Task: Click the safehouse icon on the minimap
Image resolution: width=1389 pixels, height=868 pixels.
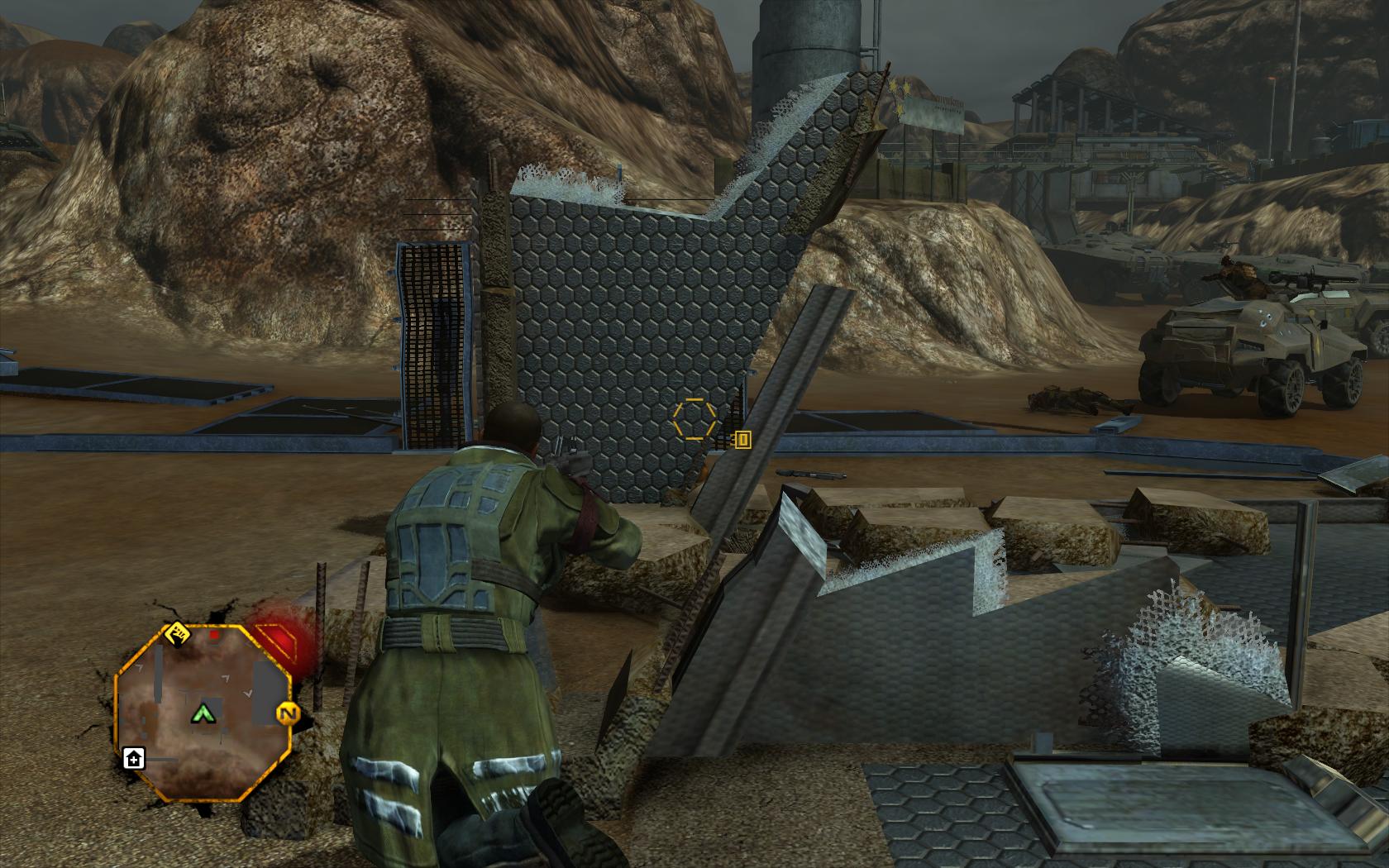Action: (133, 757)
